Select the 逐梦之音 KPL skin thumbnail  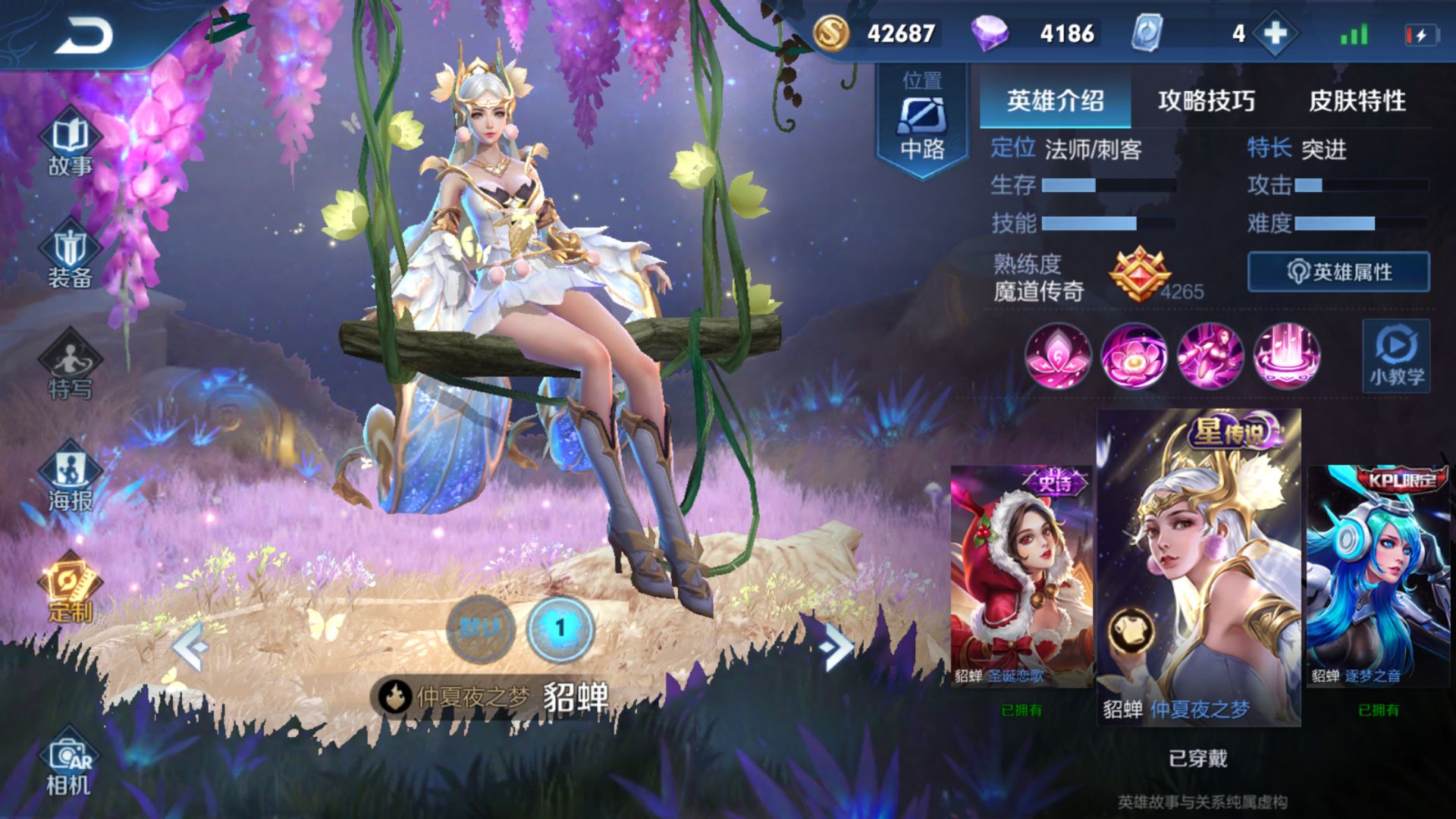tap(1378, 576)
